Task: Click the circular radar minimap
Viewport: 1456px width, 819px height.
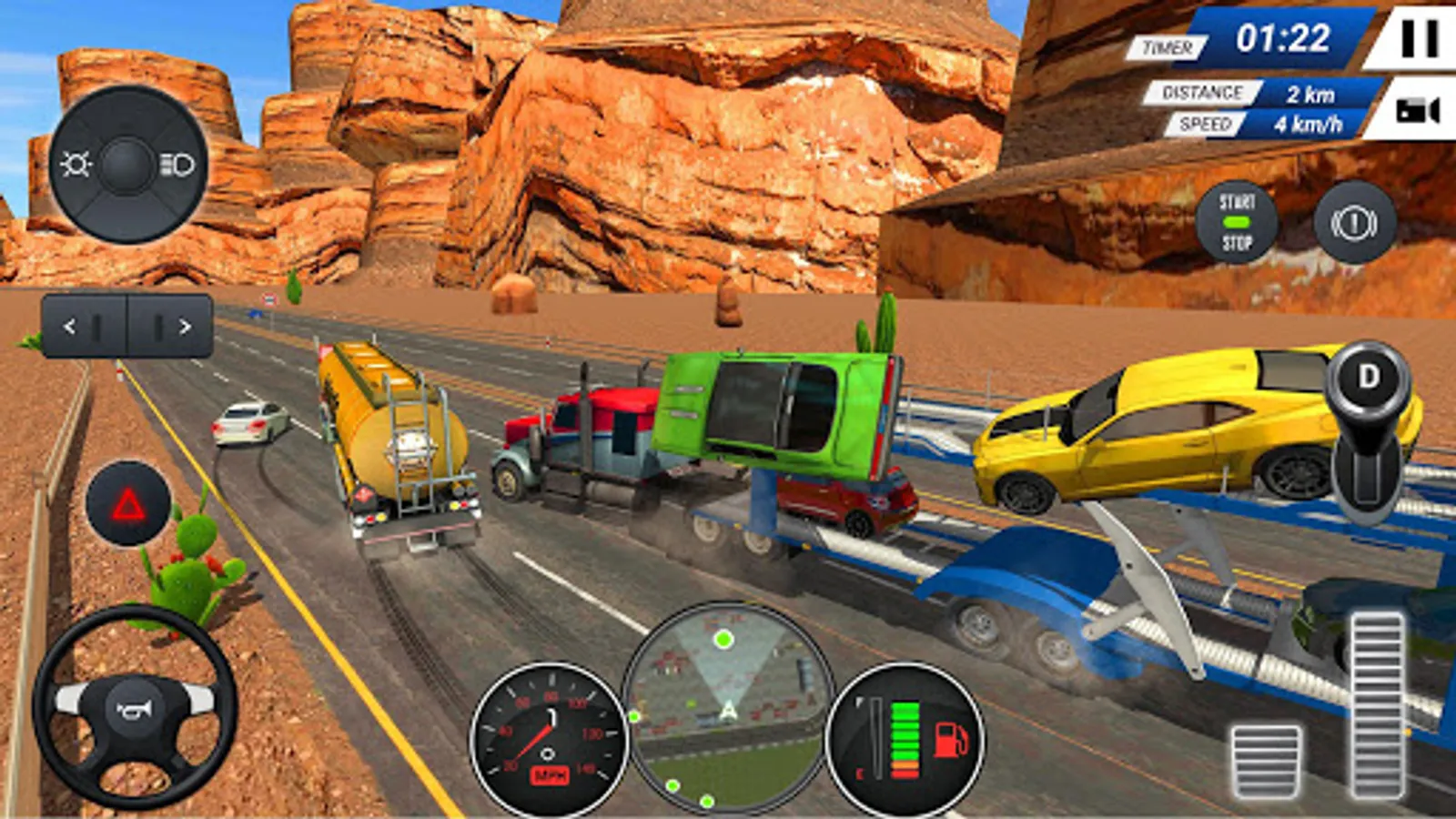Action: point(727,705)
